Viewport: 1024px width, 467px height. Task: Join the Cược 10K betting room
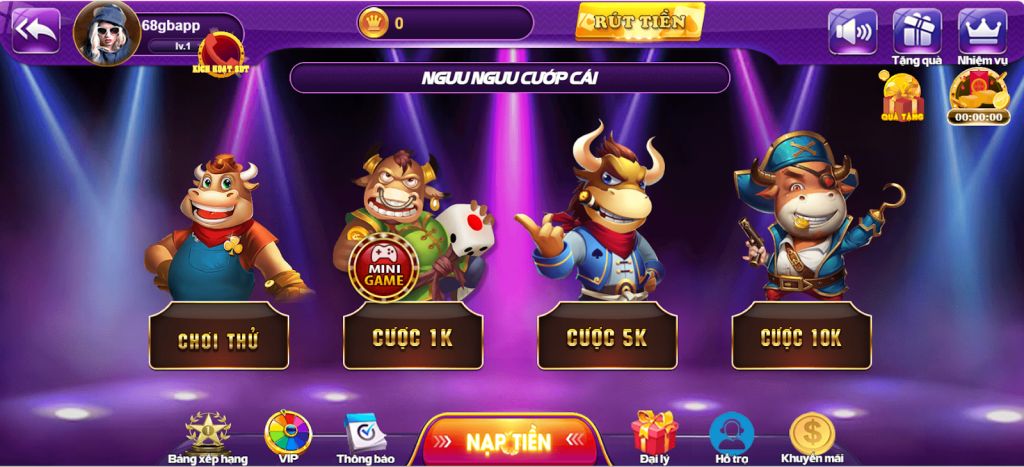(x=801, y=338)
